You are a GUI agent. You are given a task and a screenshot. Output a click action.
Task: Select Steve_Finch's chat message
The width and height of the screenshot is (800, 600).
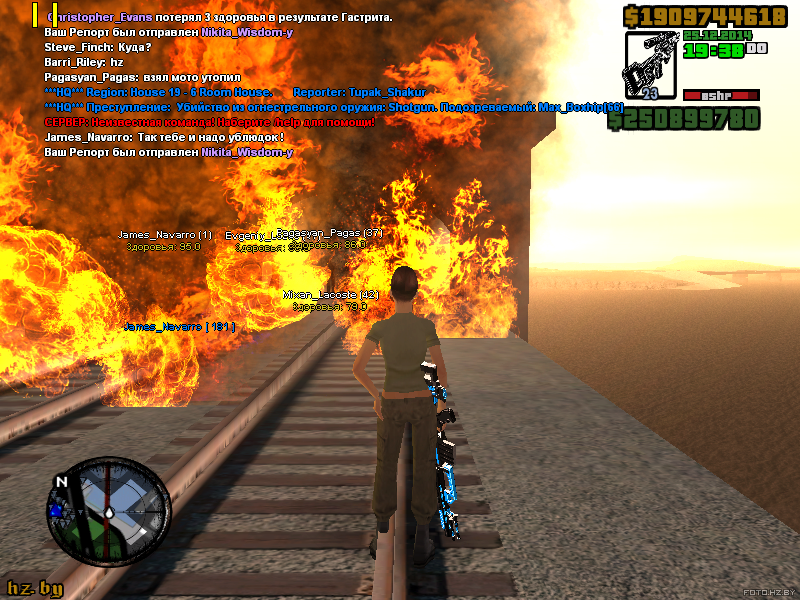click(98, 47)
